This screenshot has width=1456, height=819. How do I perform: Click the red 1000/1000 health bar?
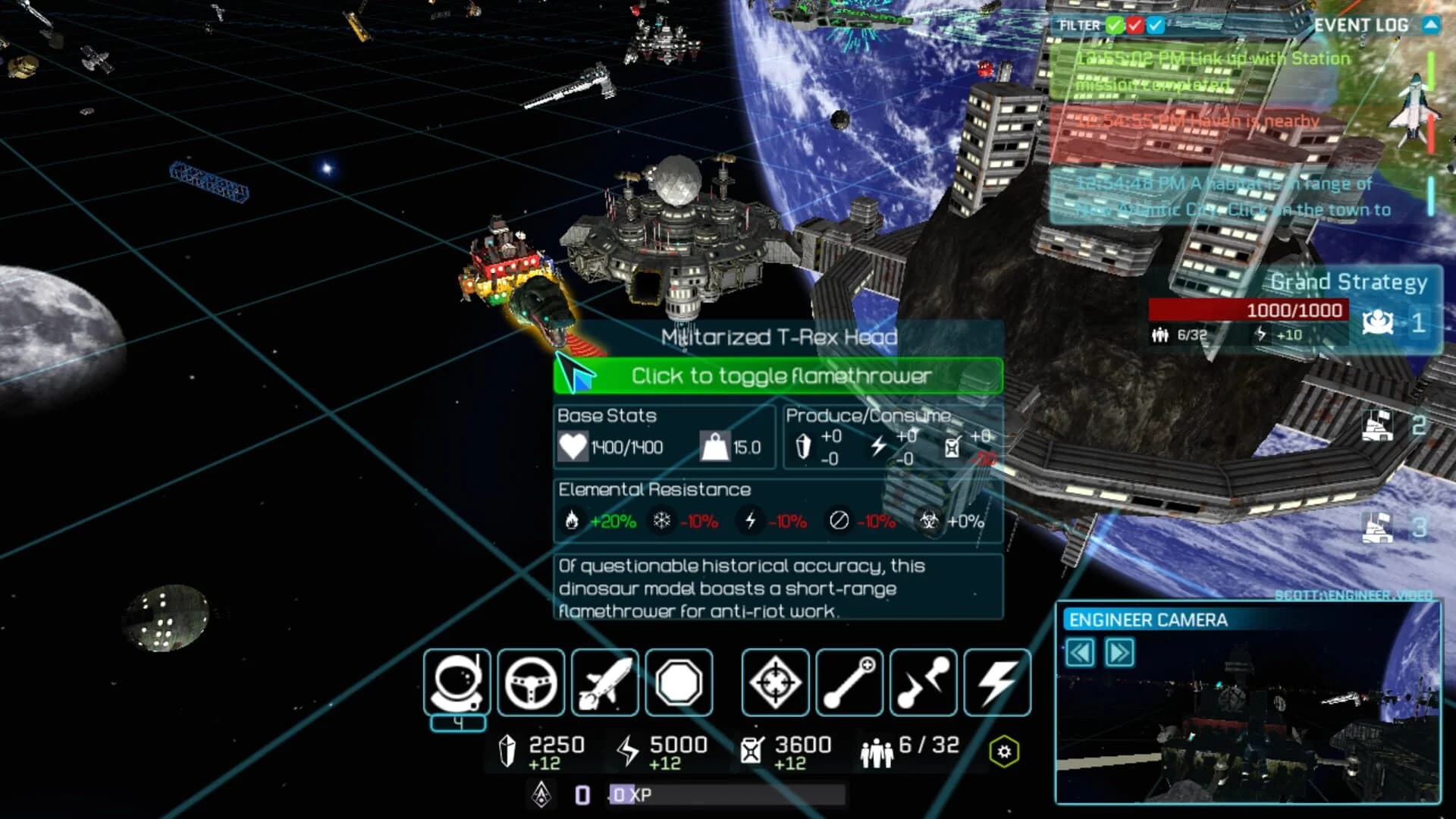tap(1294, 310)
